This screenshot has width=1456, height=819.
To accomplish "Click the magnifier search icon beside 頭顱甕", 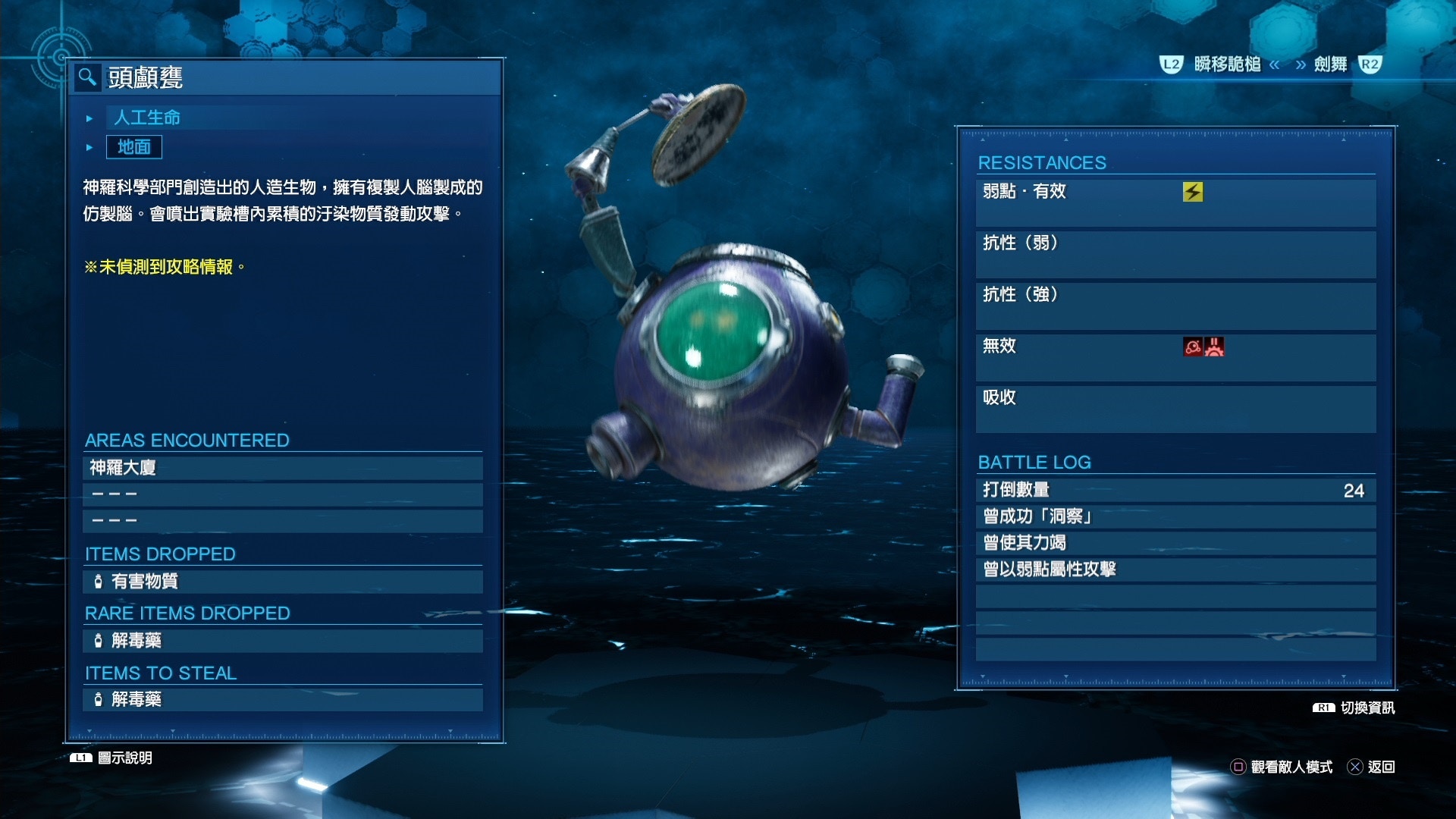I will pos(86,75).
